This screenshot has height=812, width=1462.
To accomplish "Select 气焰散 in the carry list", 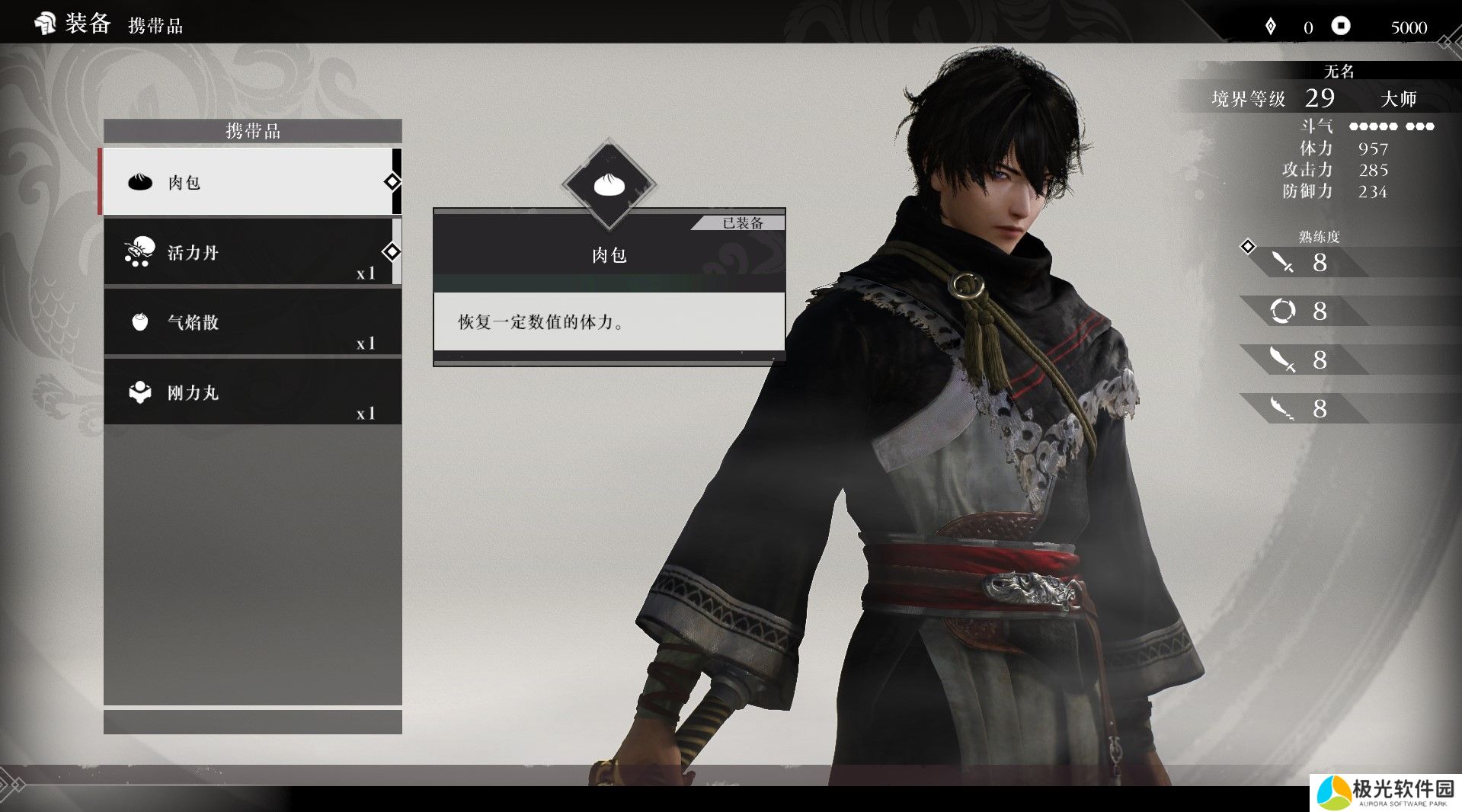I will pos(251,322).
